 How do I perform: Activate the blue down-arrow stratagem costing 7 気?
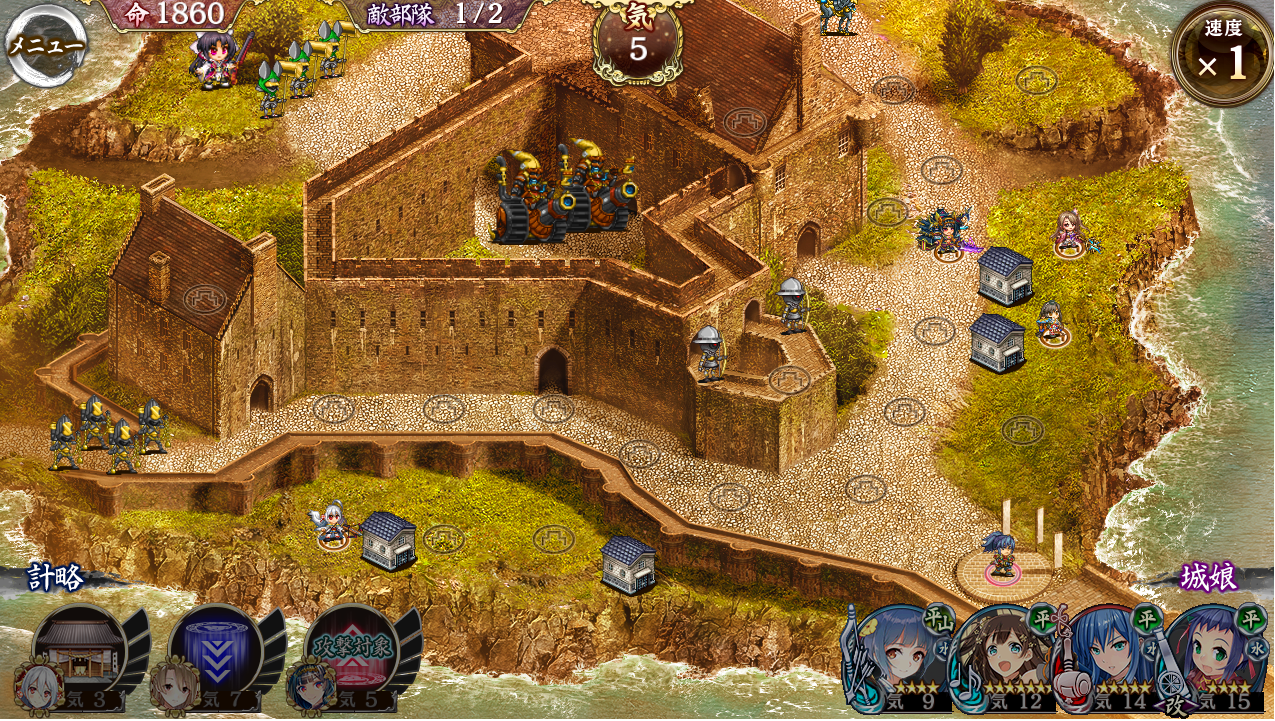(x=214, y=652)
